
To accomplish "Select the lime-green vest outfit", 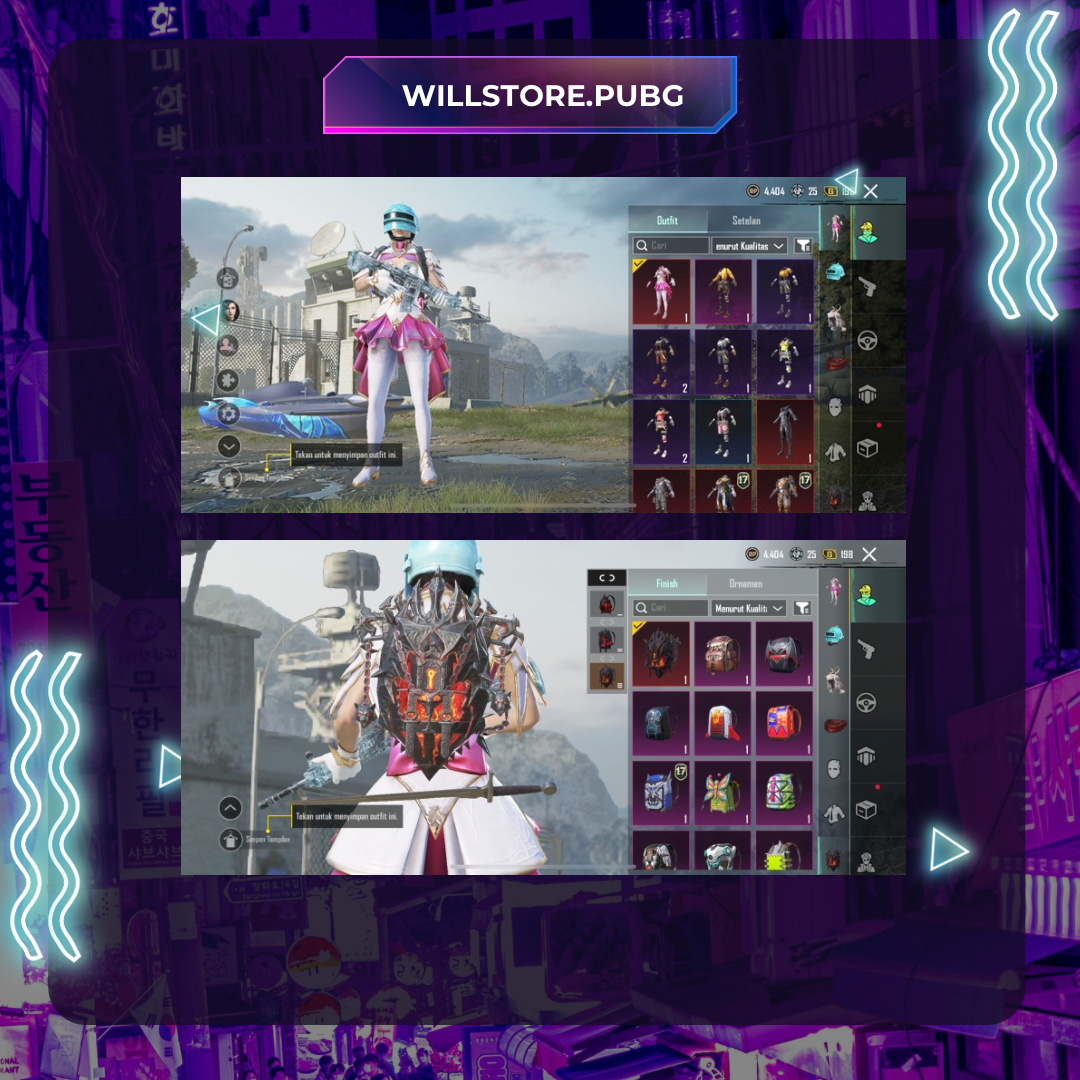I will [785, 361].
